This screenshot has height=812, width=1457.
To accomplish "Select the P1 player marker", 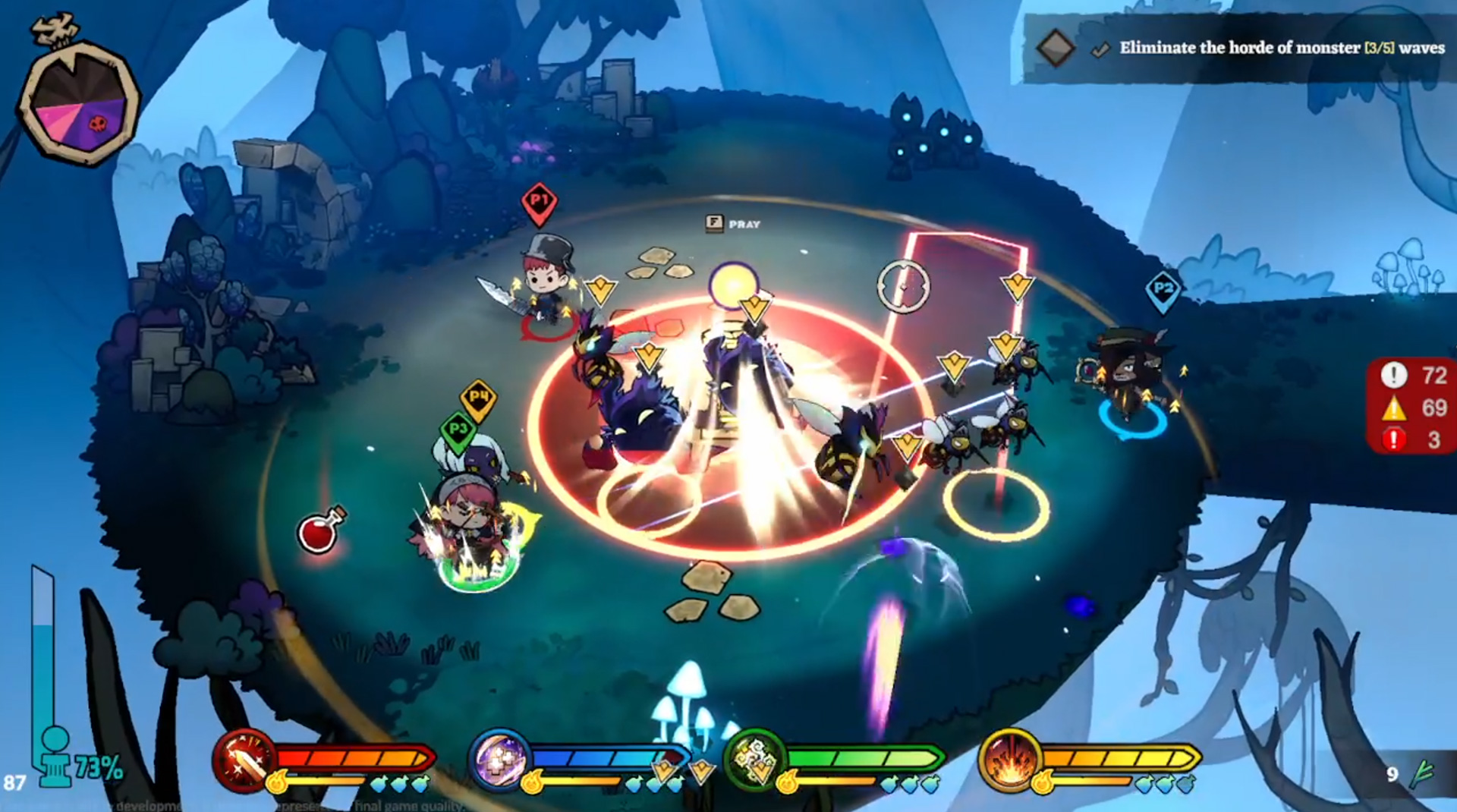I will pyautogui.click(x=539, y=202).
